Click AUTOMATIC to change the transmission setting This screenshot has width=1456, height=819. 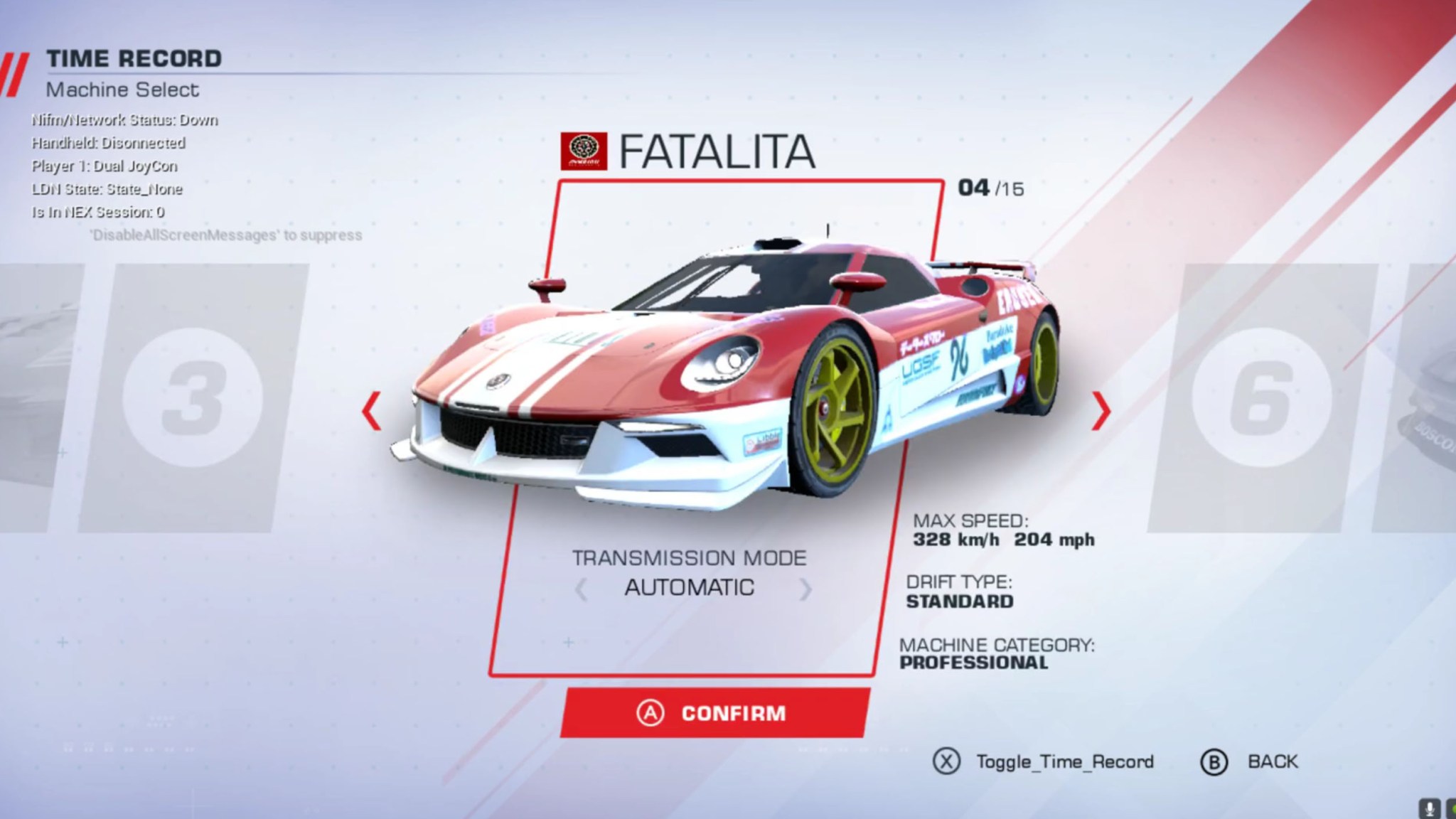pyautogui.click(x=690, y=587)
